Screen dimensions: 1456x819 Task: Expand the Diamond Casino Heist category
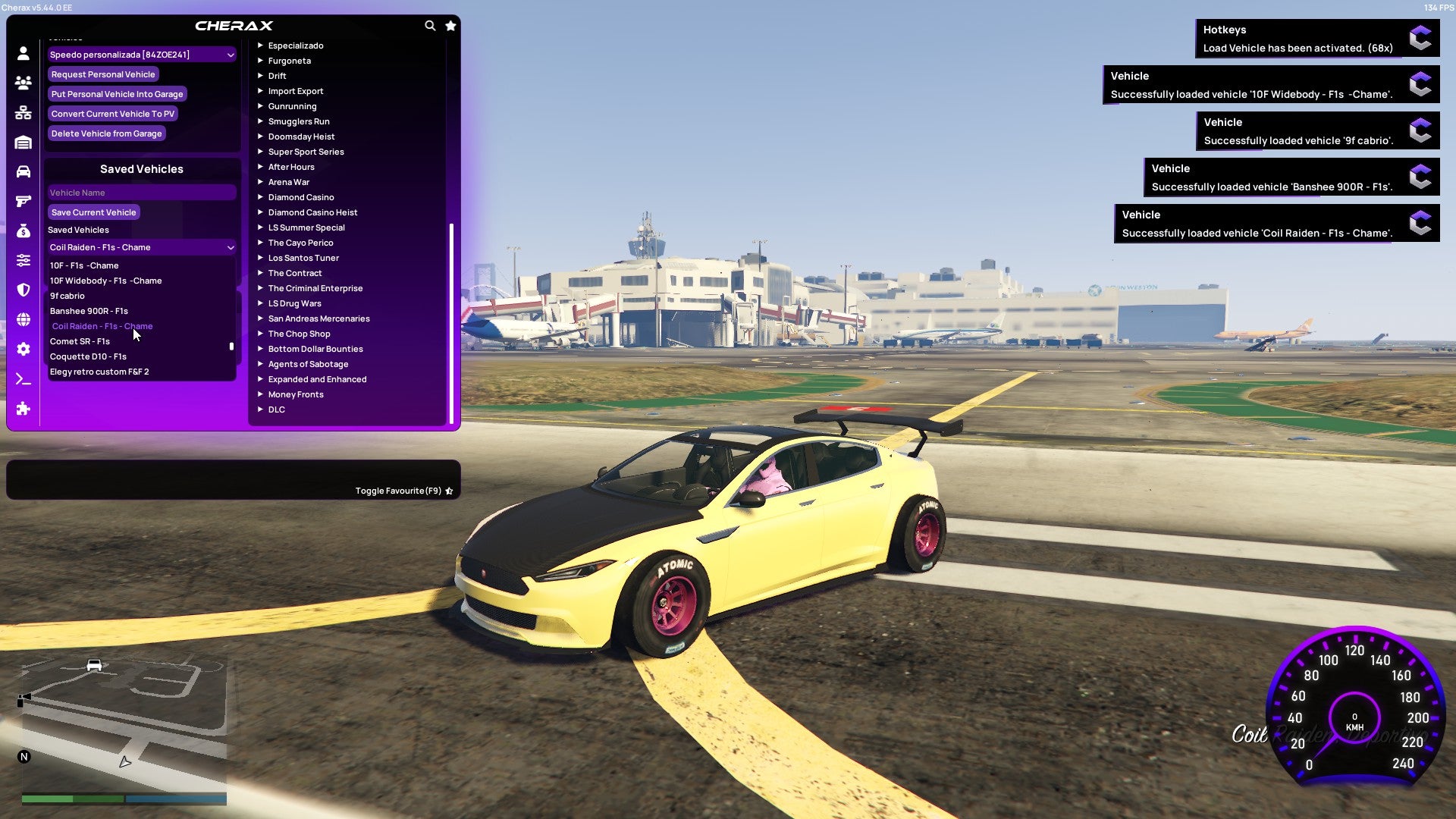[x=312, y=212]
